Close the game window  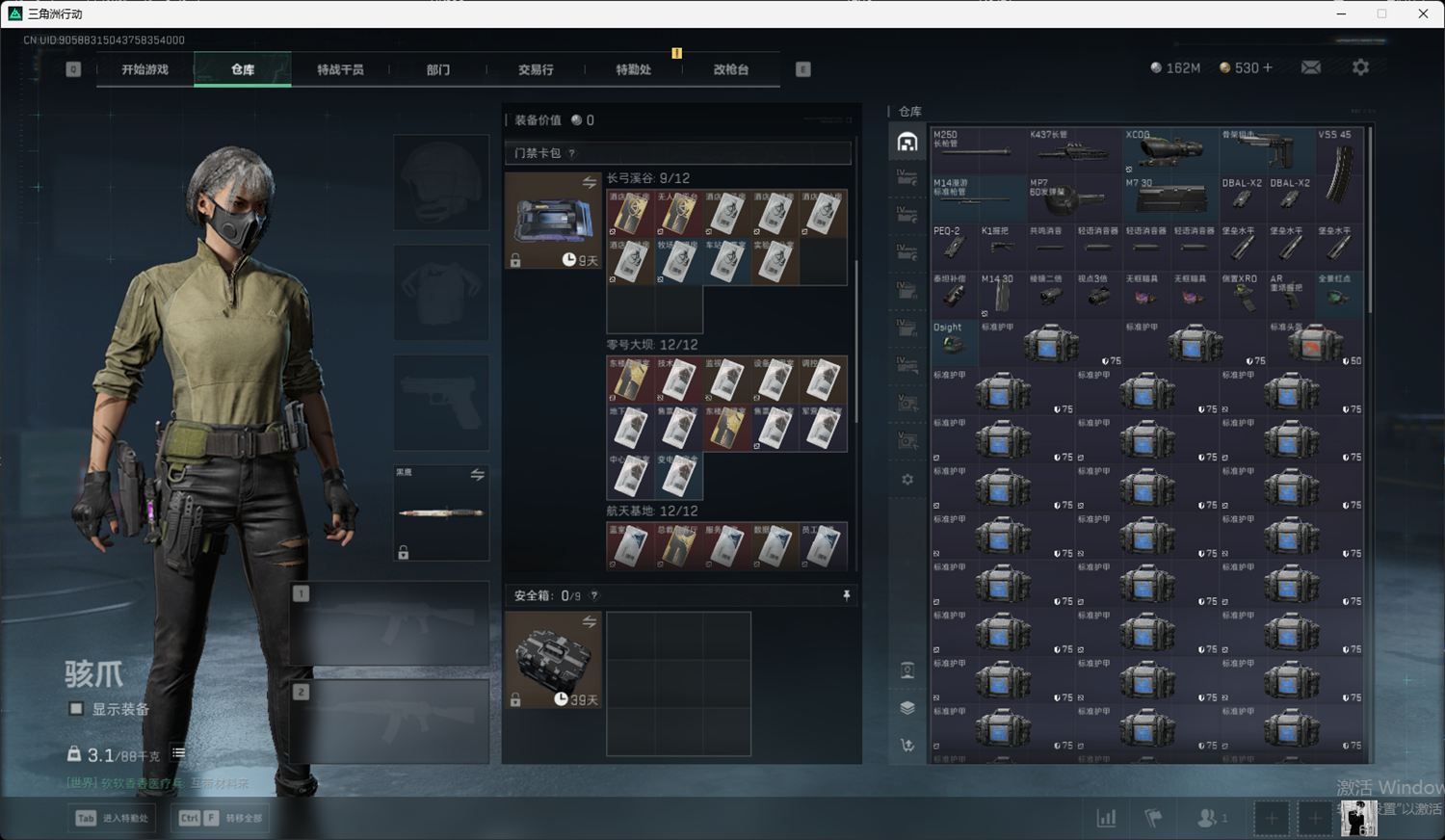click(x=1423, y=13)
